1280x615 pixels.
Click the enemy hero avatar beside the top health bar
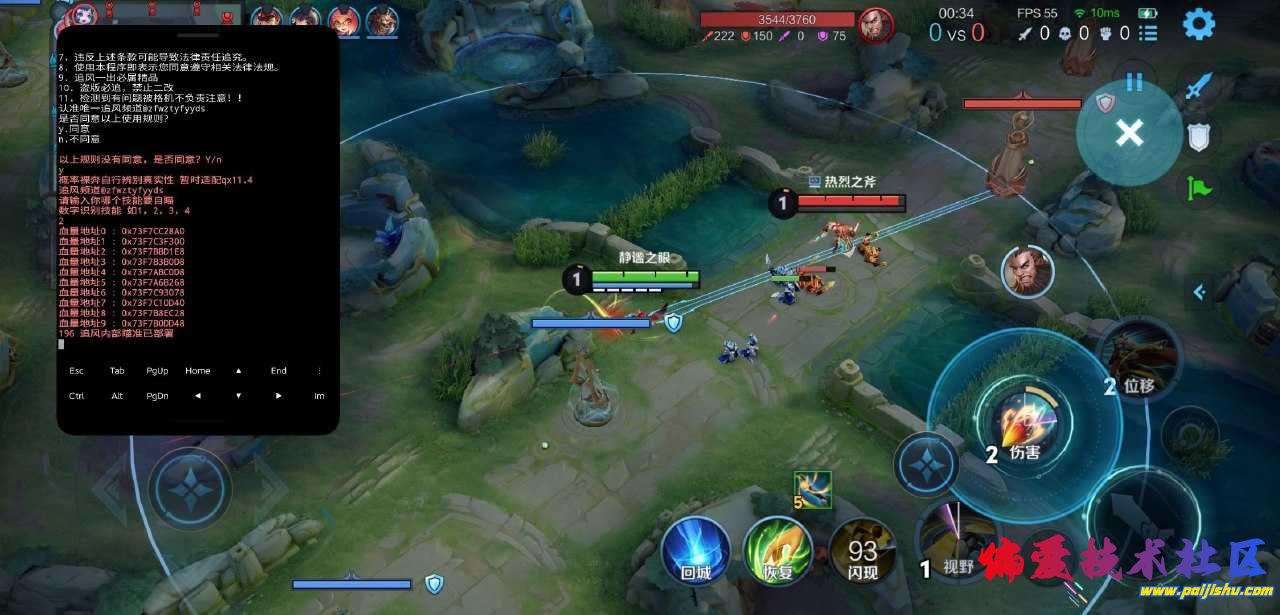click(x=876, y=22)
